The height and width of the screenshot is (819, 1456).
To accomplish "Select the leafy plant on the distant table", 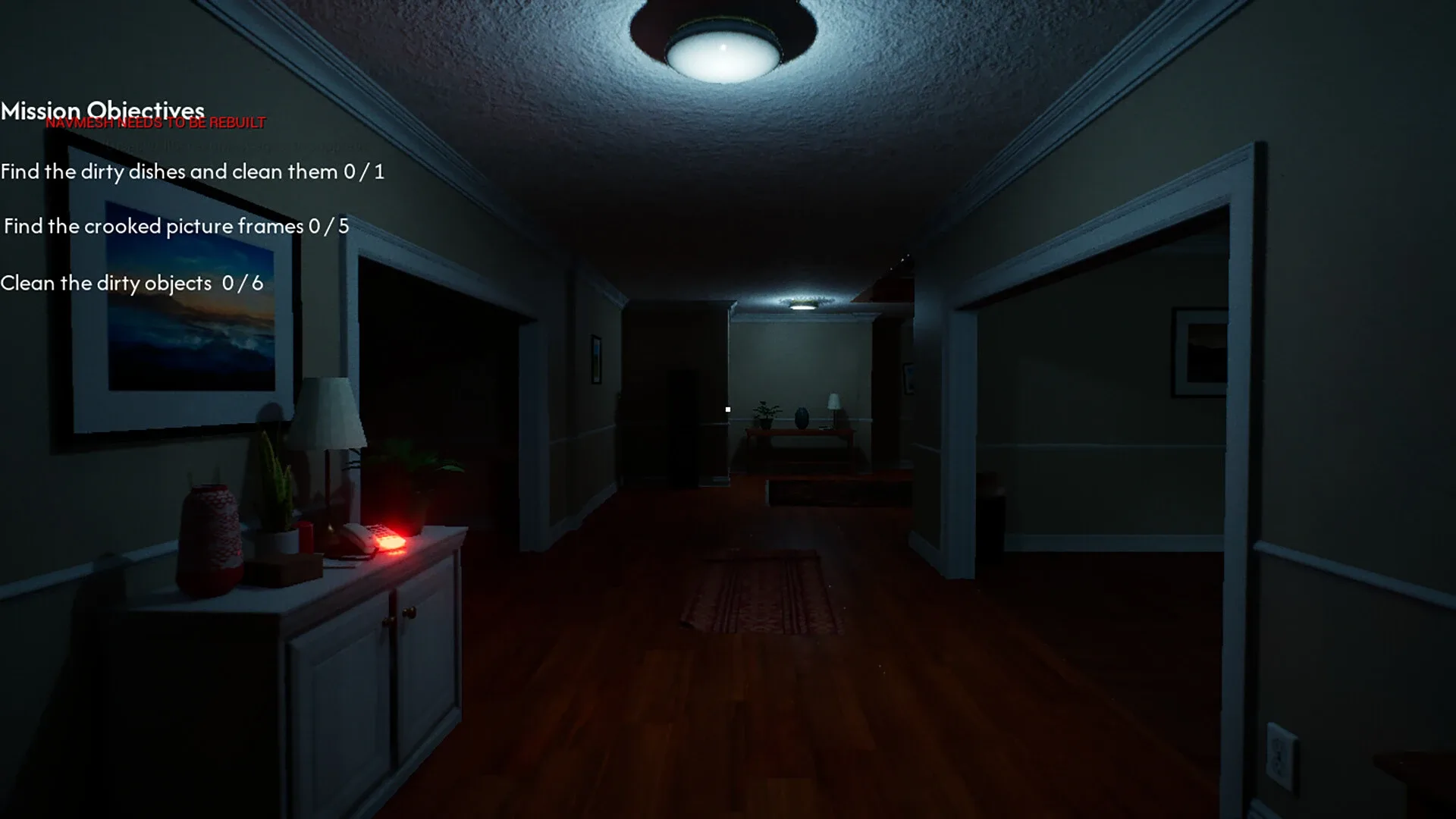I will 764,413.
